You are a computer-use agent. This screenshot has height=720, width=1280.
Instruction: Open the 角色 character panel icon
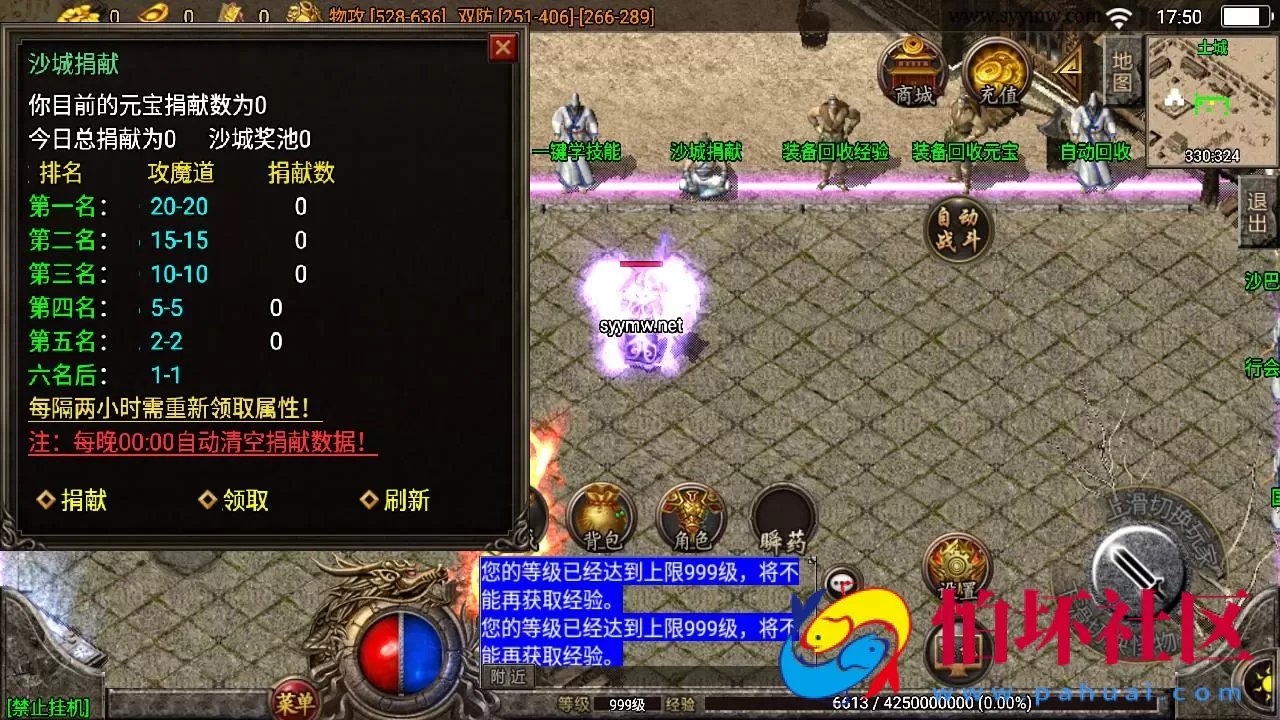690,515
